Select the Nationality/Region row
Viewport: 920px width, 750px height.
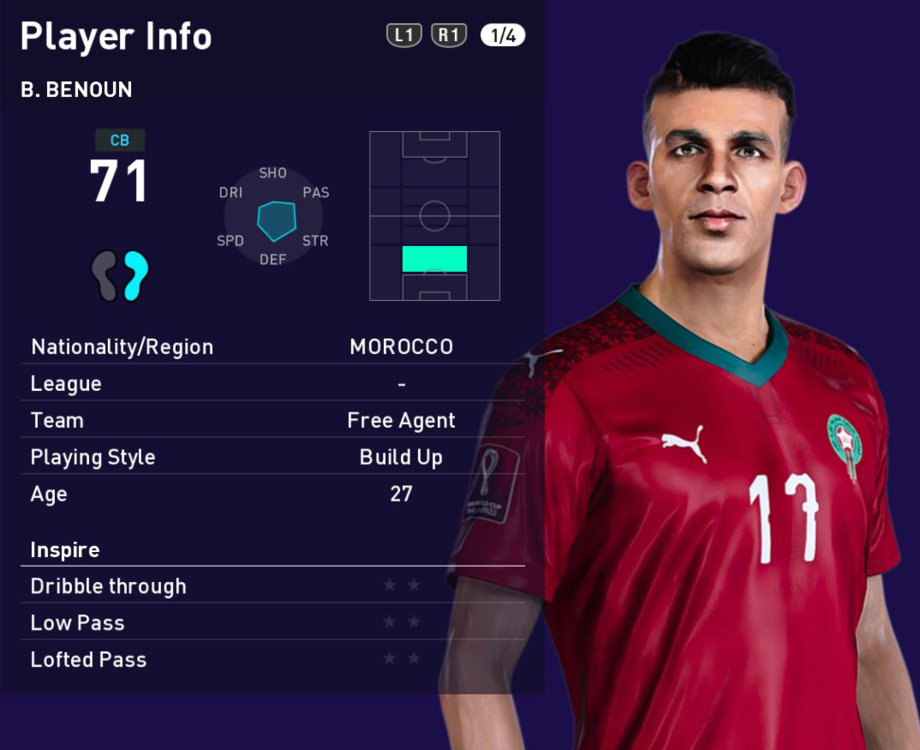pyautogui.click(x=272, y=347)
